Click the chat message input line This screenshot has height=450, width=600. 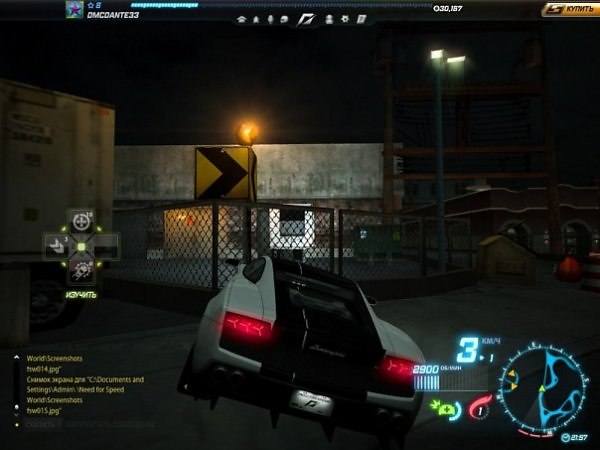(100, 424)
